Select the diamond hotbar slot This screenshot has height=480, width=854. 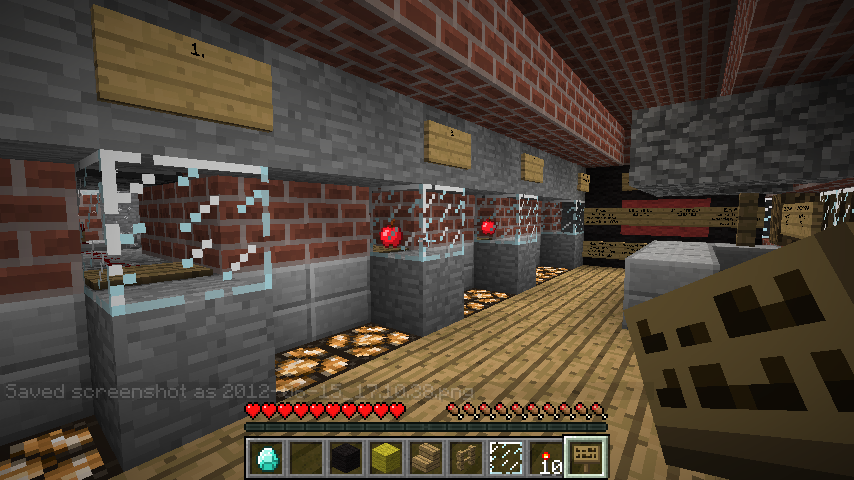265,458
